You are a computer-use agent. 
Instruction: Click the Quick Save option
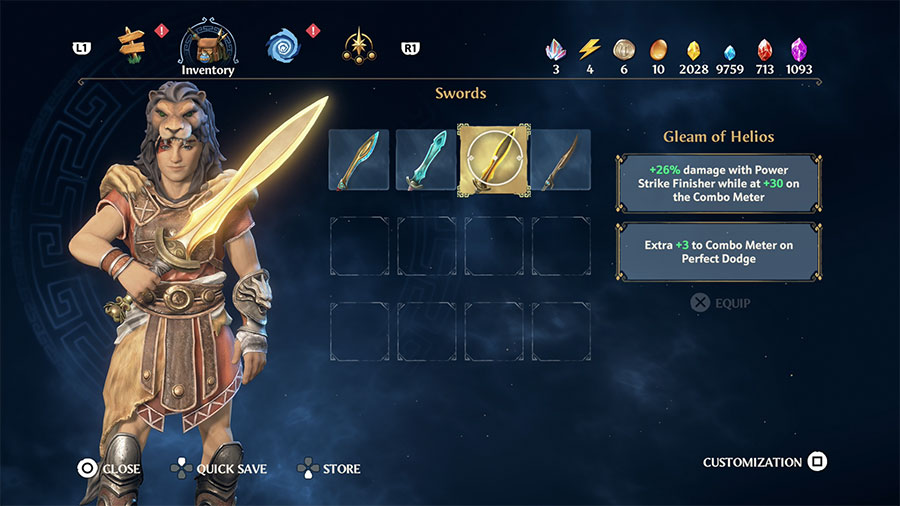(x=219, y=468)
